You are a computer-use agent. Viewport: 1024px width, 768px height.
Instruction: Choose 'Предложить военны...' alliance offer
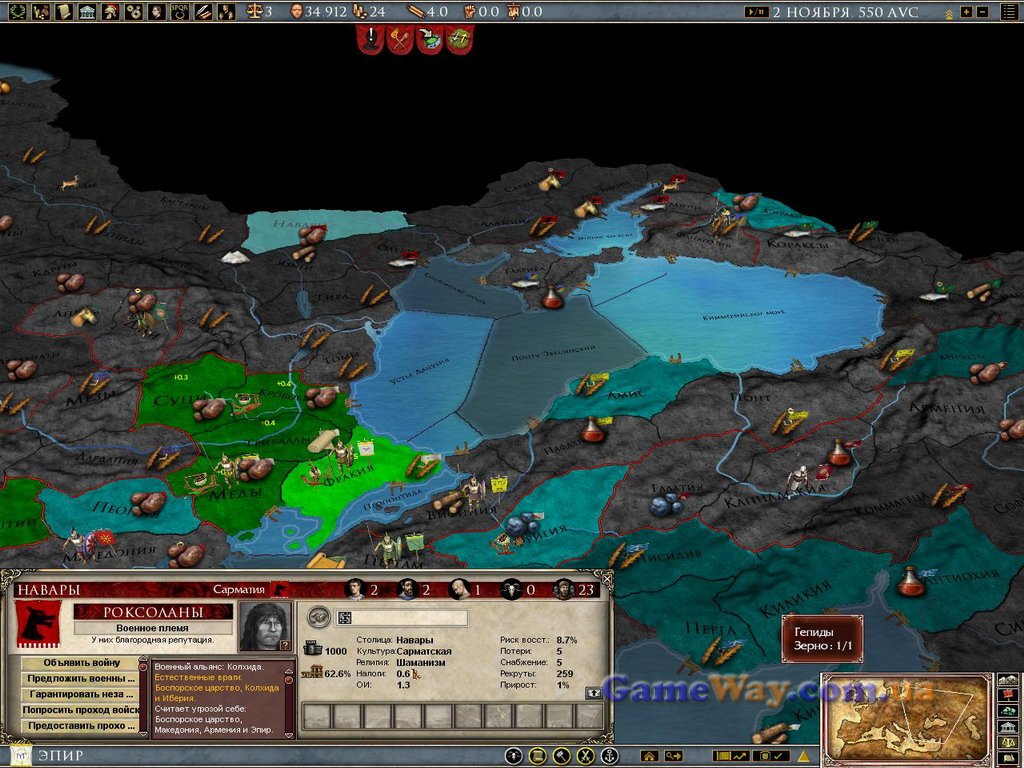(x=81, y=679)
